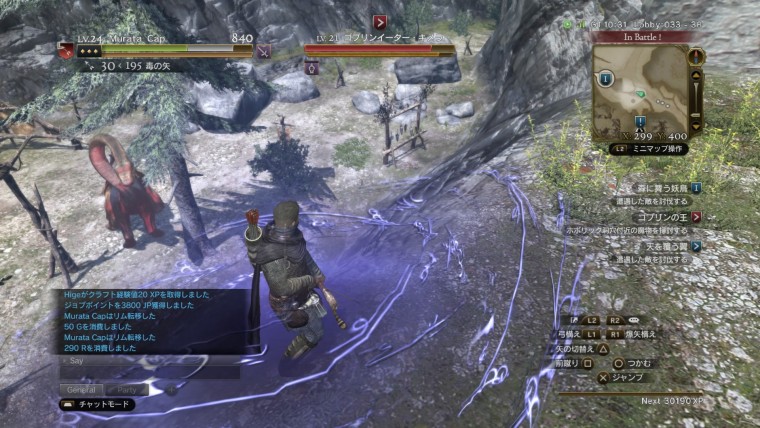Click the bow weapon icon by player bar

pyautogui.click(x=263, y=50)
